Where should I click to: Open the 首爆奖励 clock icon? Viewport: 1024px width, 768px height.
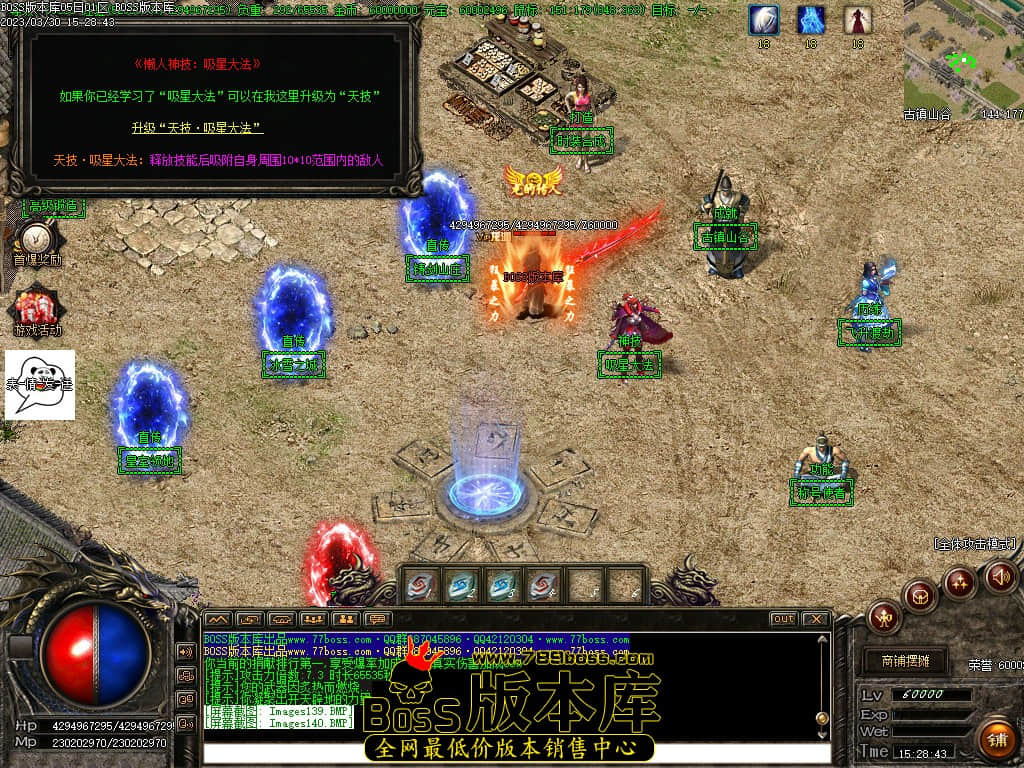tap(37, 240)
